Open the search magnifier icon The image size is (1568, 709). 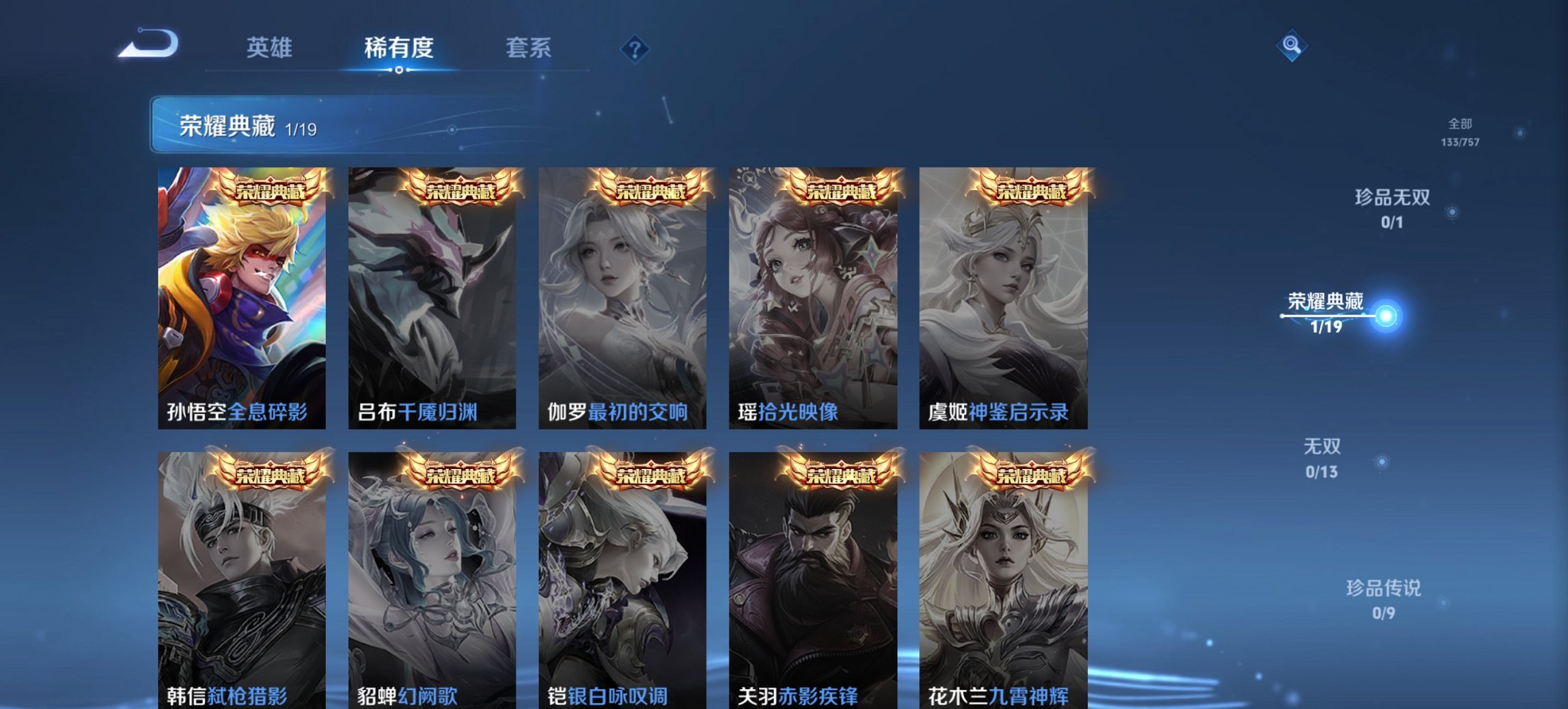[x=1290, y=49]
